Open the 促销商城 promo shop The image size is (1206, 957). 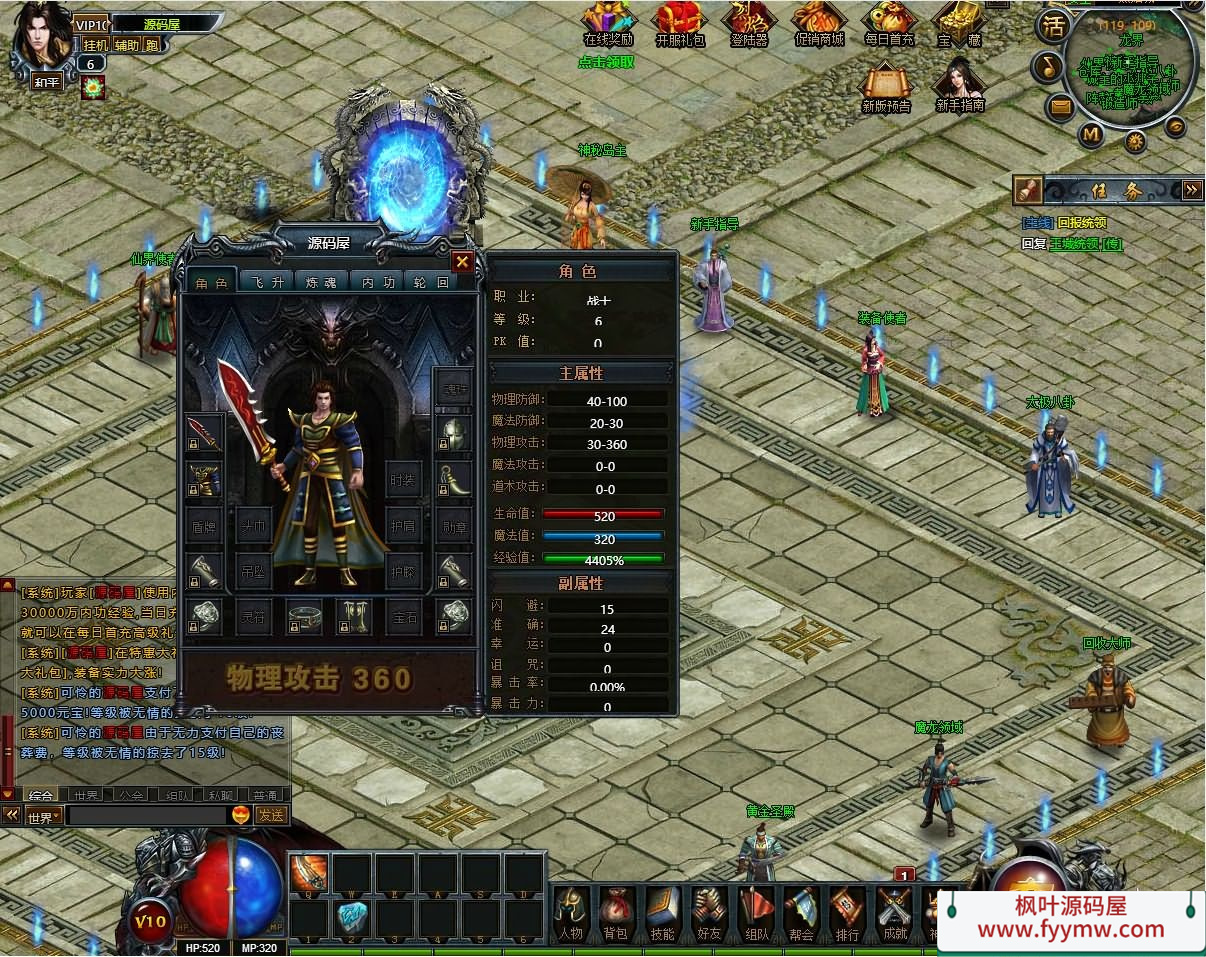(819, 24)
